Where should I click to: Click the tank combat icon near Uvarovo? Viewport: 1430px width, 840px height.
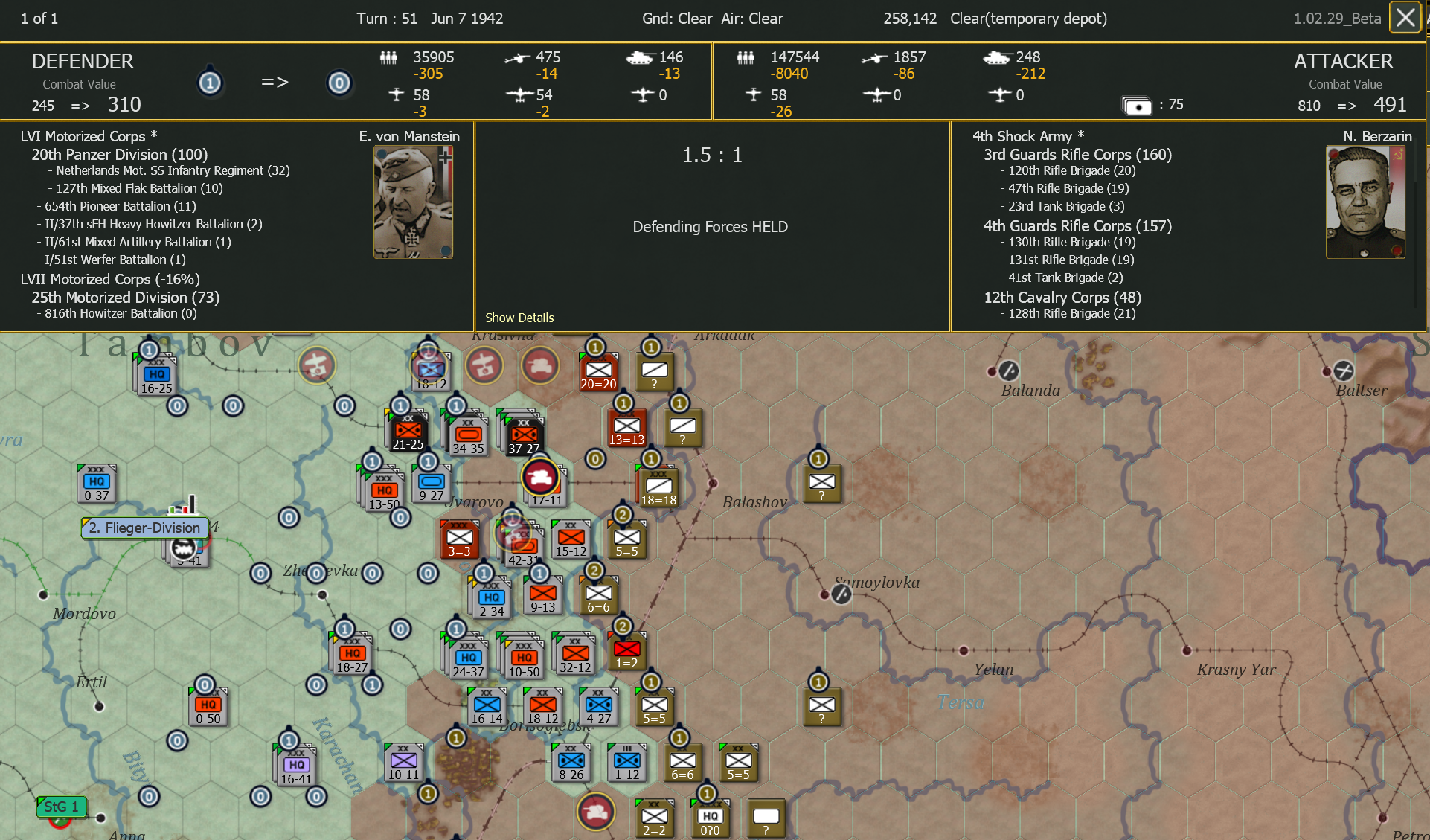(541, 478)
